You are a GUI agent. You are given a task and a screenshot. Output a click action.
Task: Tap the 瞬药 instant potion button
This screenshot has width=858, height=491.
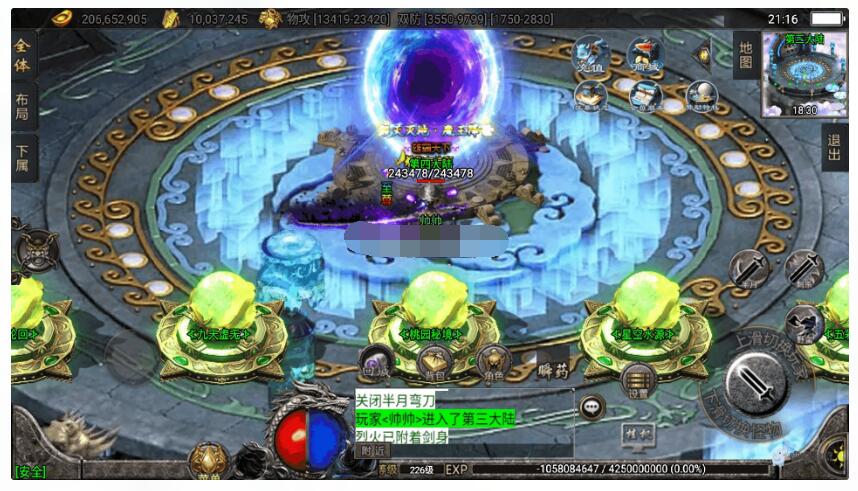[x=552, y=368]
